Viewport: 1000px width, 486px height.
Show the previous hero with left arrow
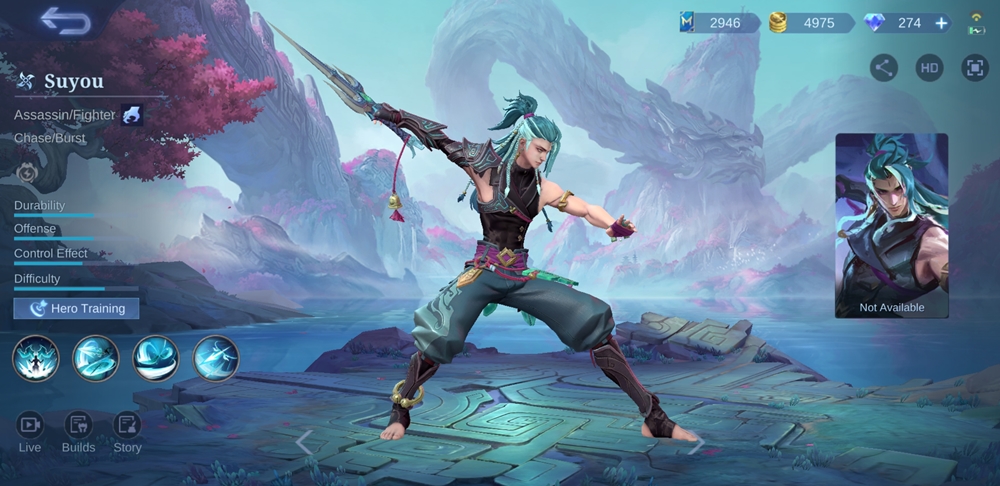click(x=304, y=441)
